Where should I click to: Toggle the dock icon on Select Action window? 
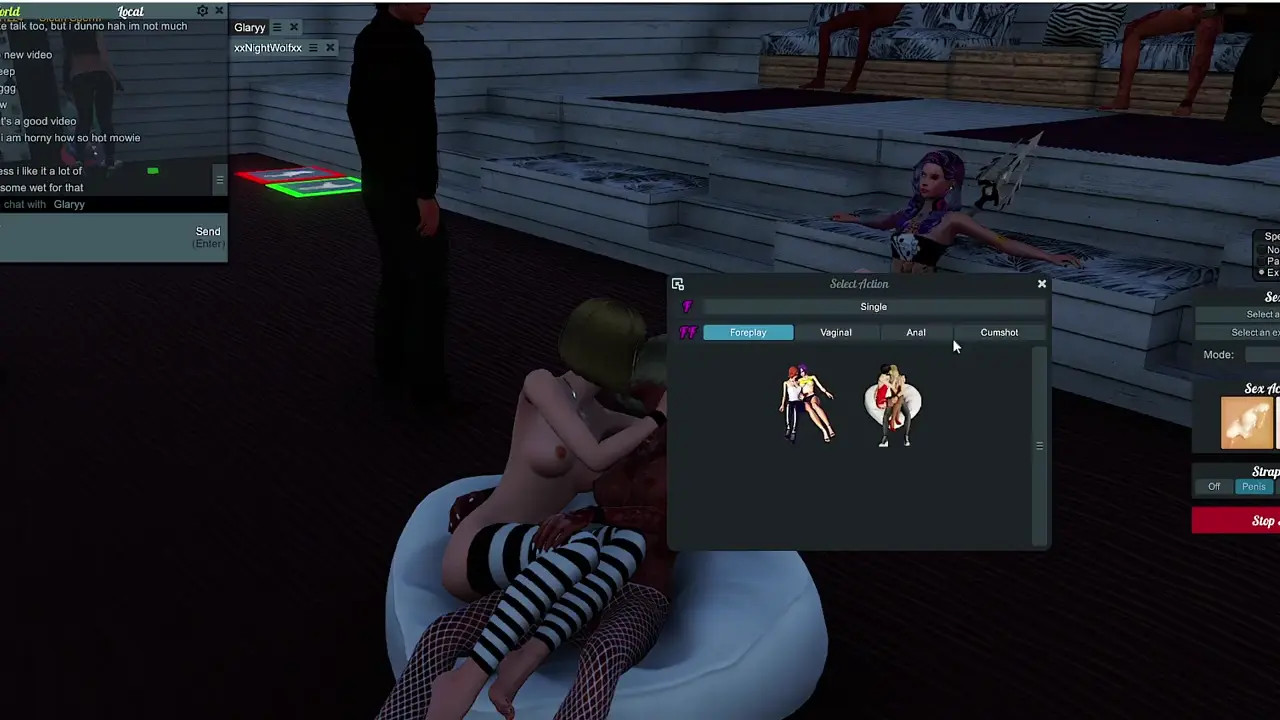[x=678, y=284]
